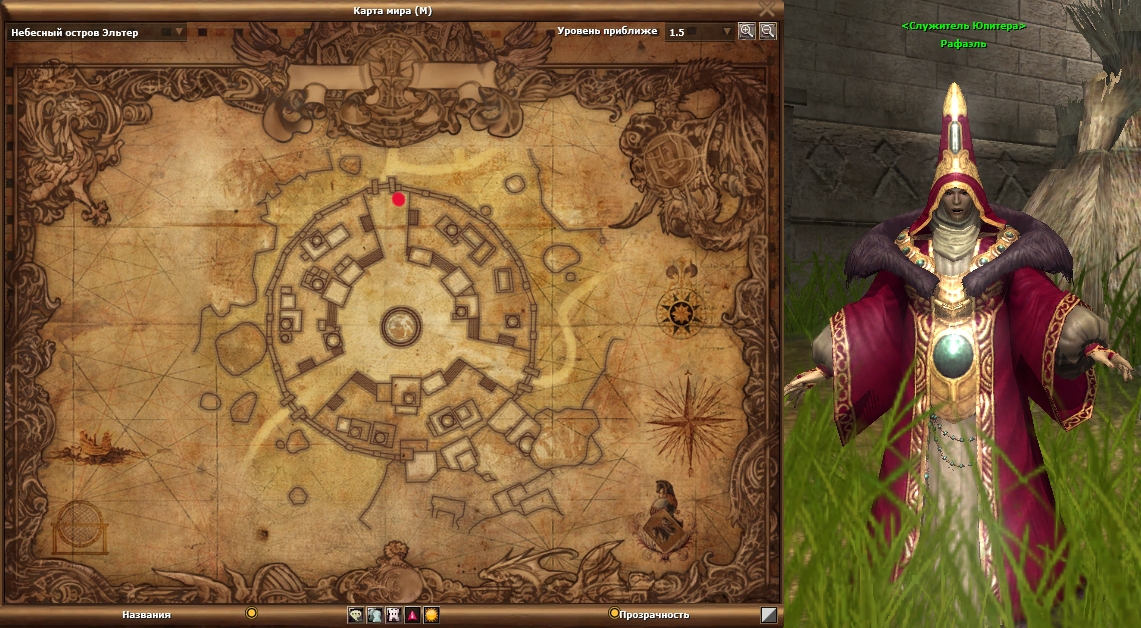The width and height of the screenshot is (1141, 628).
Task: Toggle the red triangle map filter icon
Action: coord(413,615)
